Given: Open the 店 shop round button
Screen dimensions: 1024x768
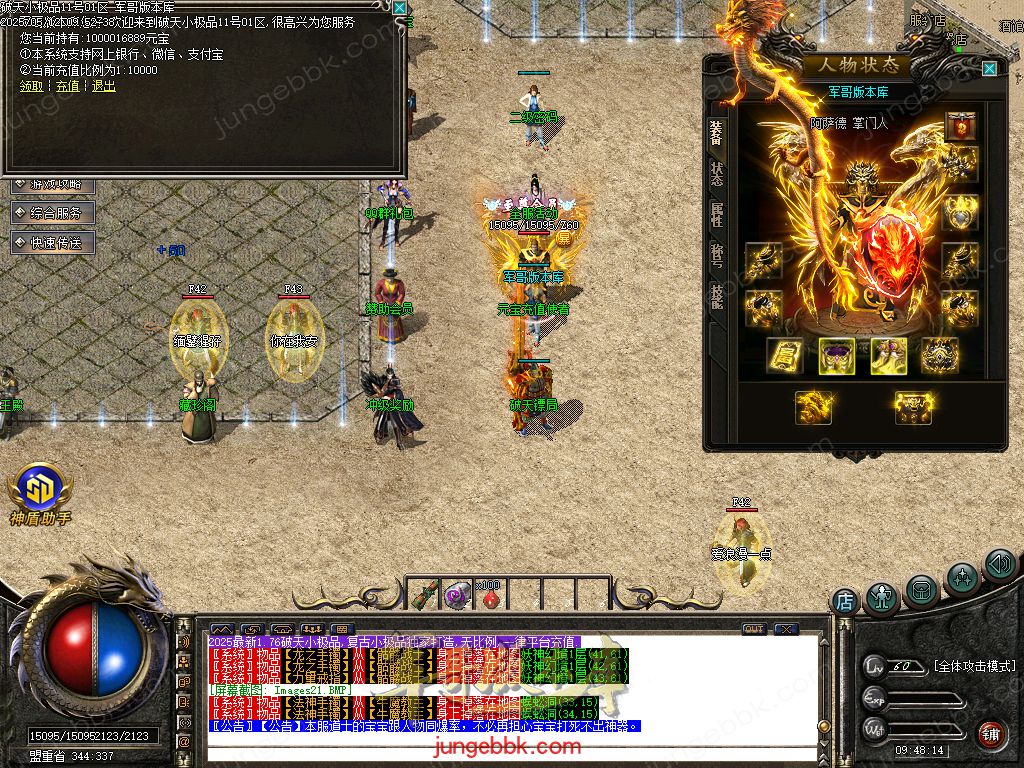Looking at the screenshot, I should pos(845,601).
